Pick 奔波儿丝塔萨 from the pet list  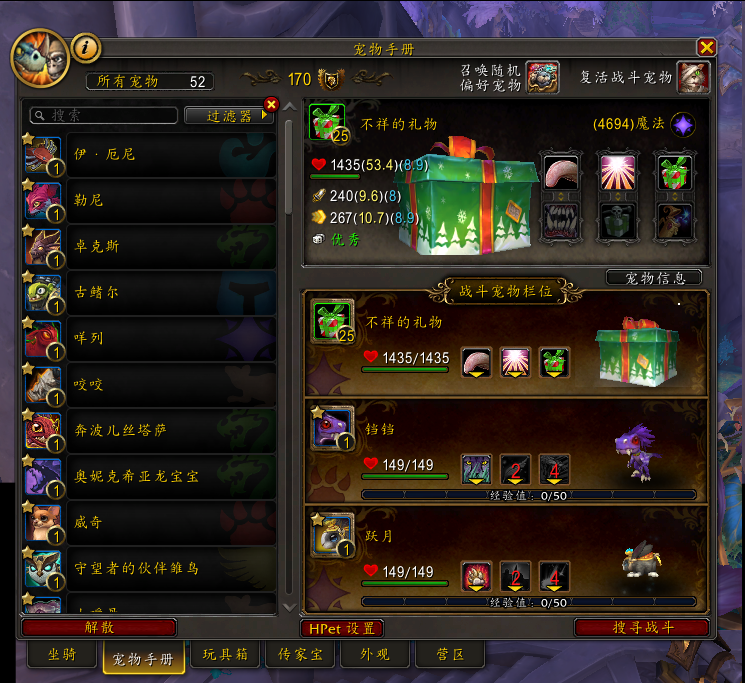pos(150,430)
